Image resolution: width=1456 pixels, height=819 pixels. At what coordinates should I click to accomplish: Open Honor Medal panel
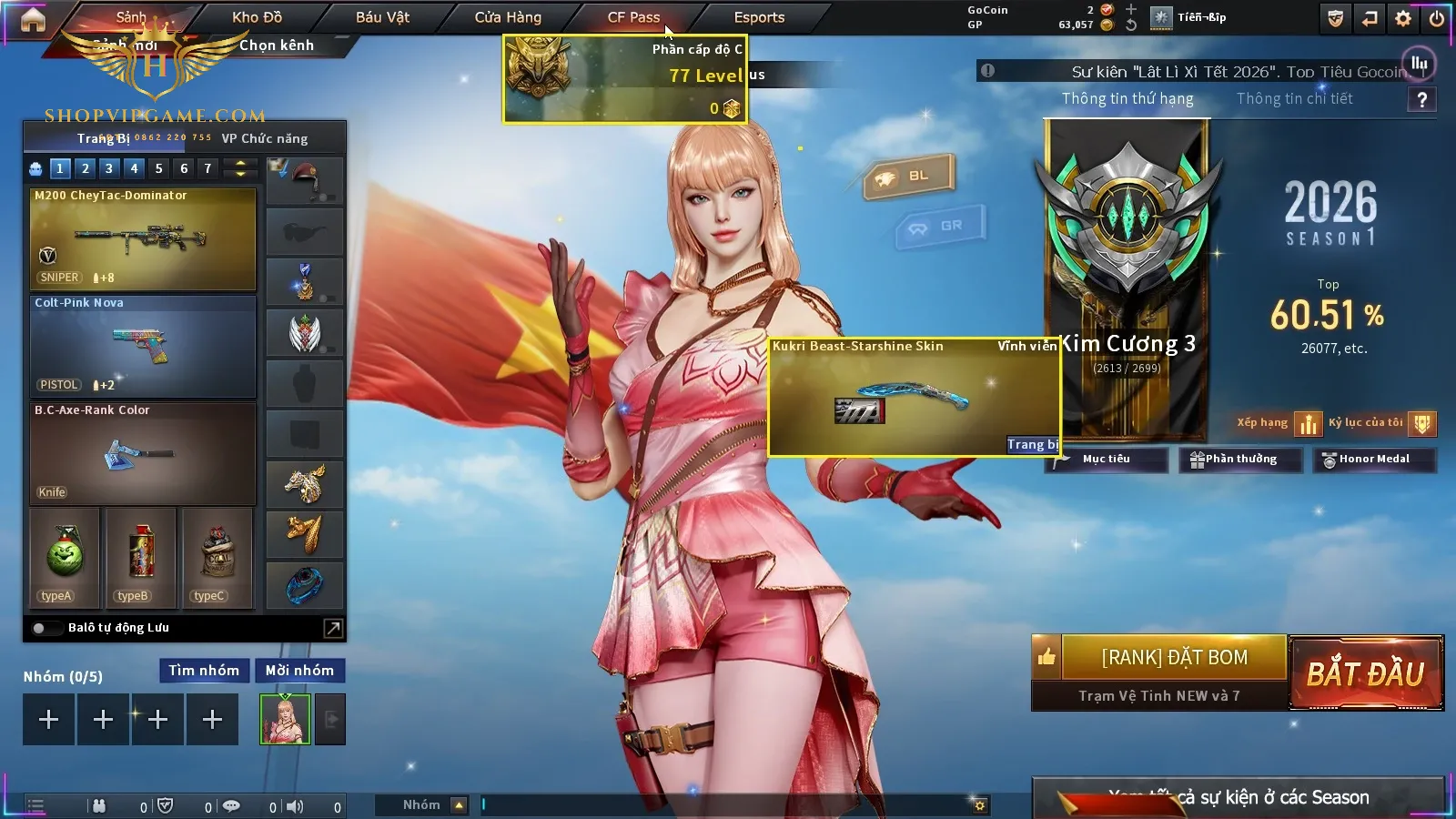tap(1373, 460)
